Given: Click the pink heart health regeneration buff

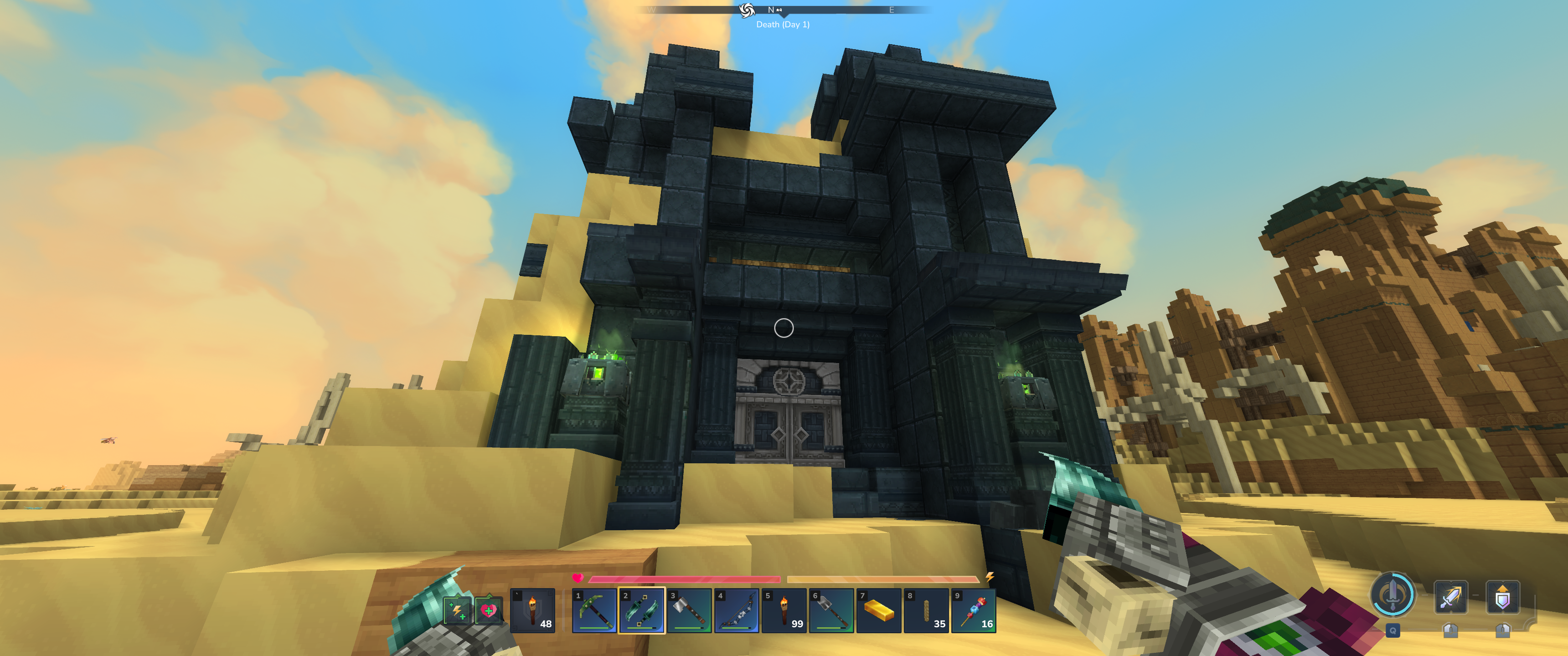Looking at the screenshot, I should click(488, 610).
